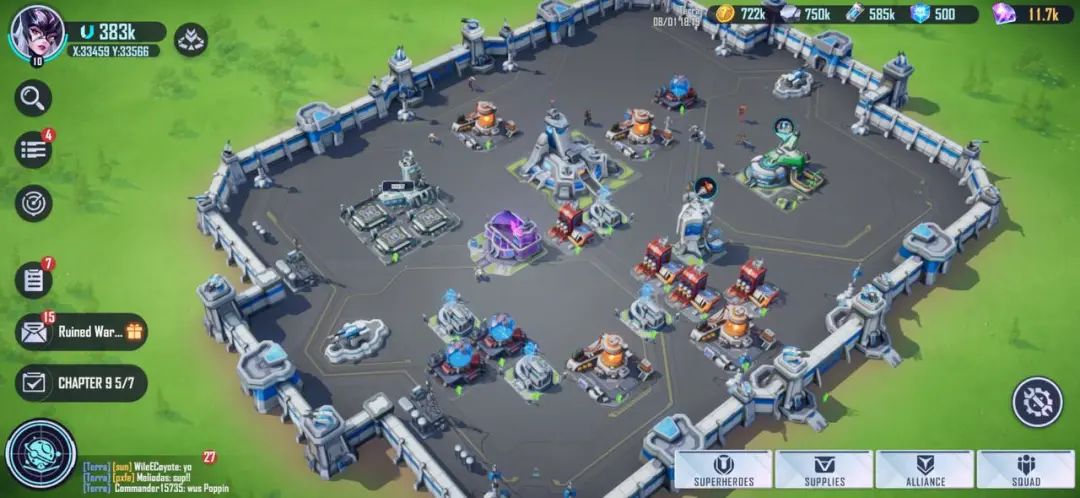1080x498 pixels.
Task: Click the rank emblem badge icon
Action: (190, 39)
